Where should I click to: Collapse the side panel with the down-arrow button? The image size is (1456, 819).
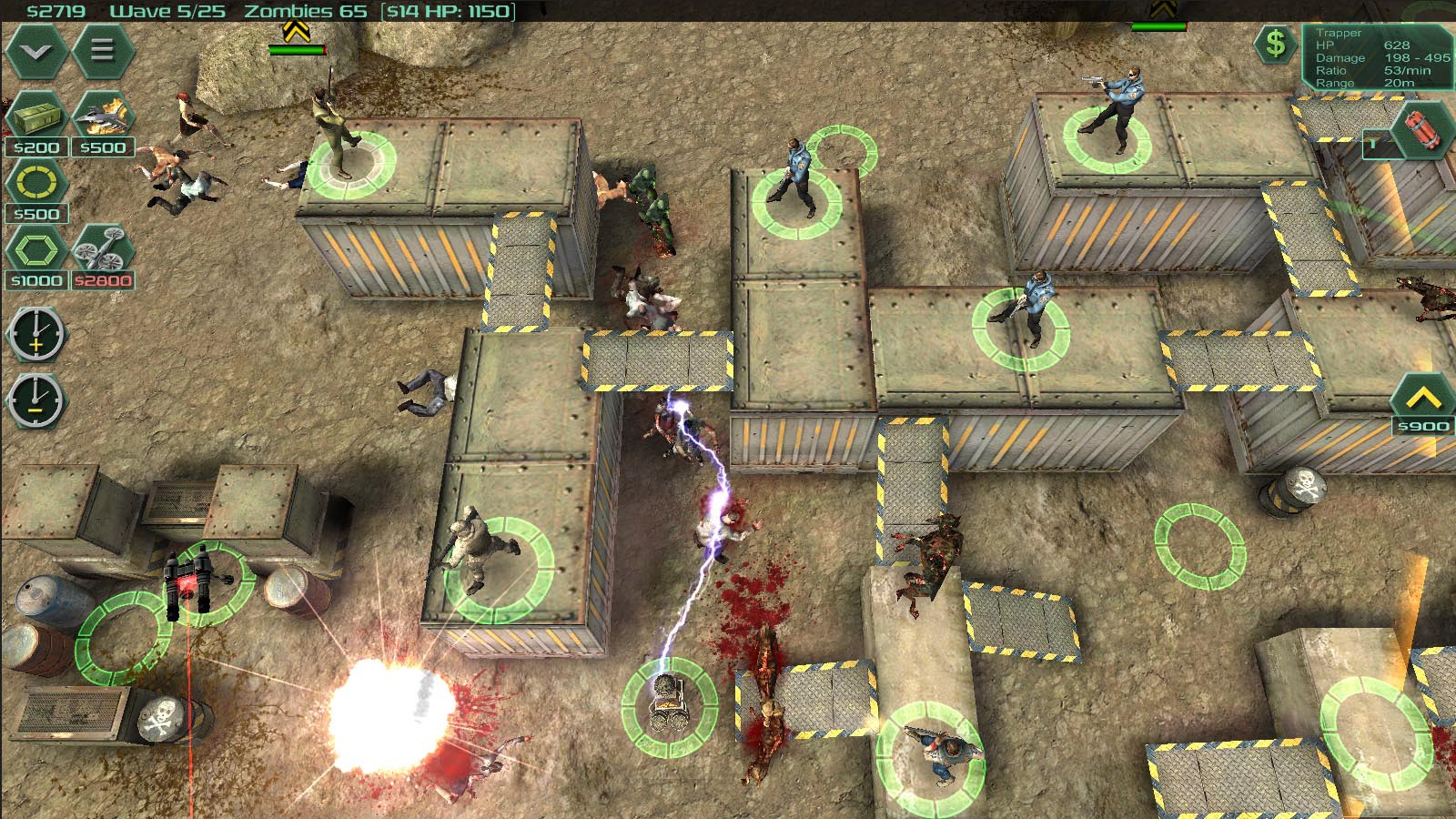tap(36, 51)
